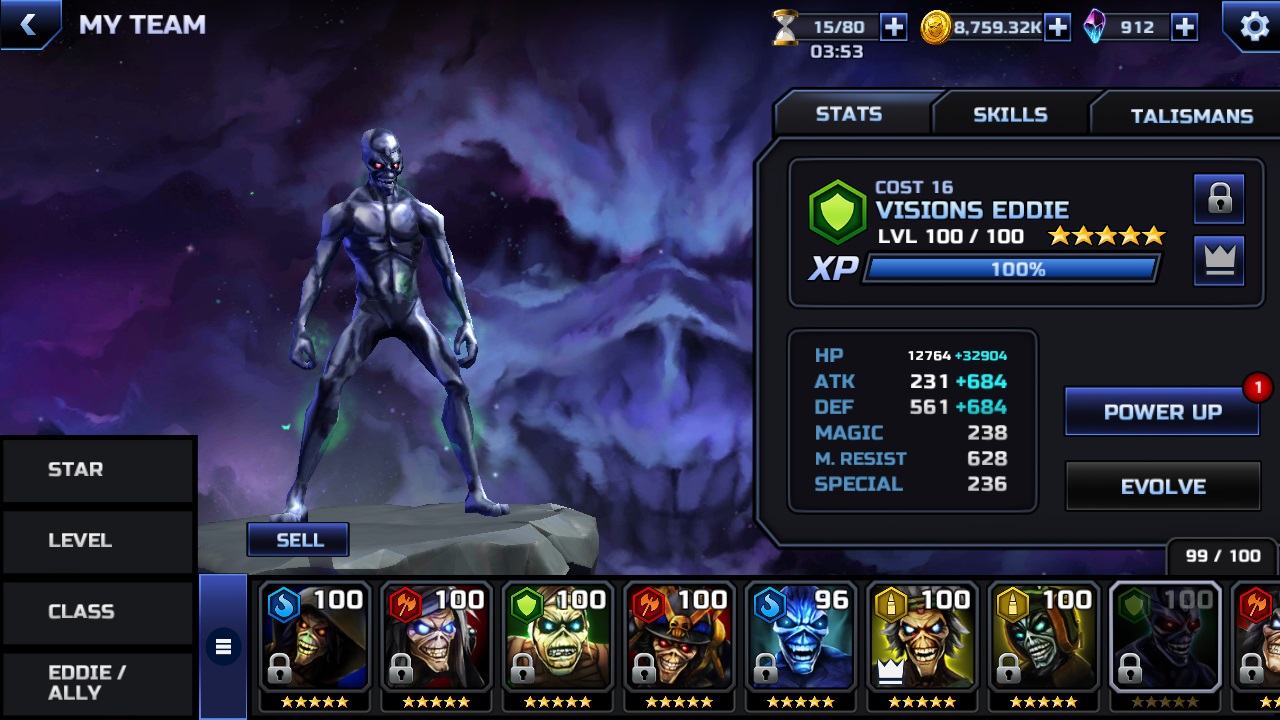The width and height of the screenshot is (1280, 720).
Task: Buy more Ironite gems with plus button
Action: [1184, 28]
